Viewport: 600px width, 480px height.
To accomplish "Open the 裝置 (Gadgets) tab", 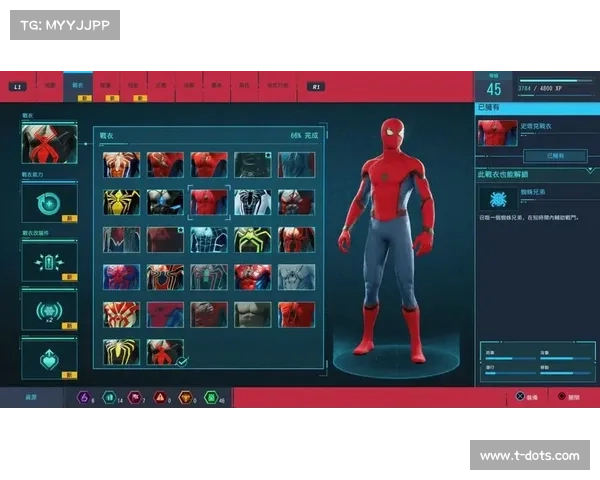I will 106,86.
